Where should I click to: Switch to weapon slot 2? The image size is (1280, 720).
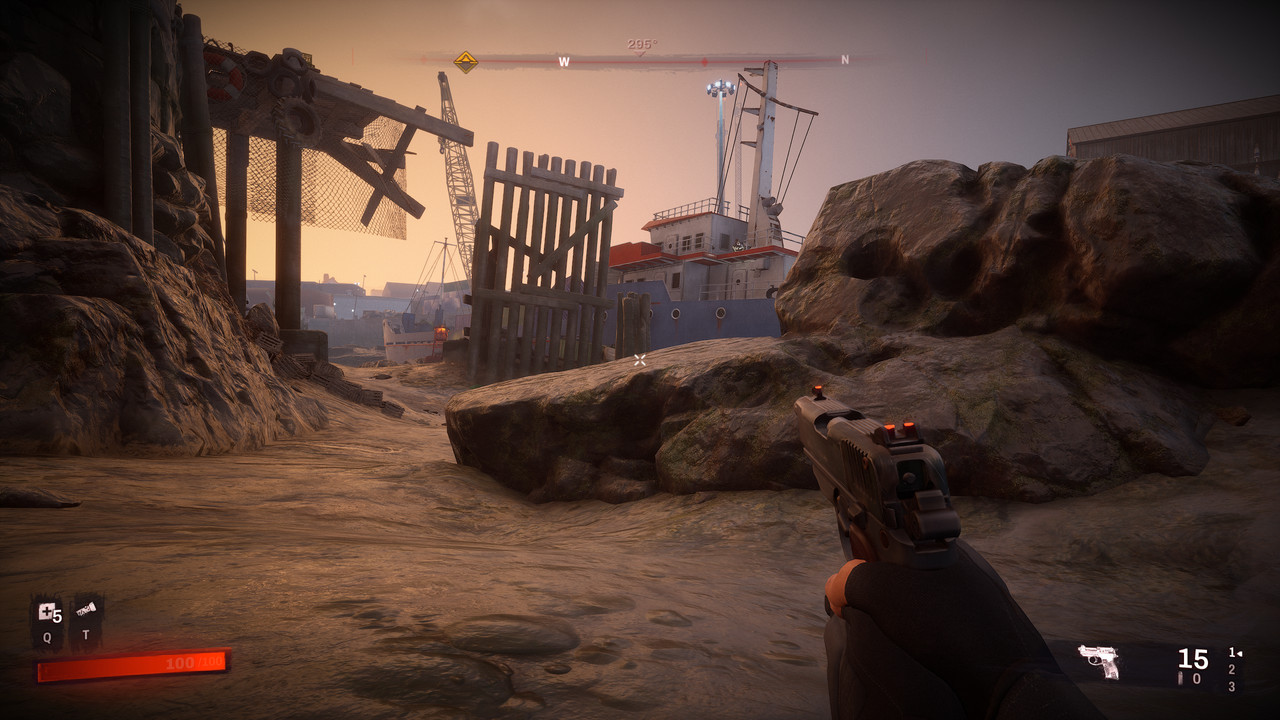coord(1231,670)
